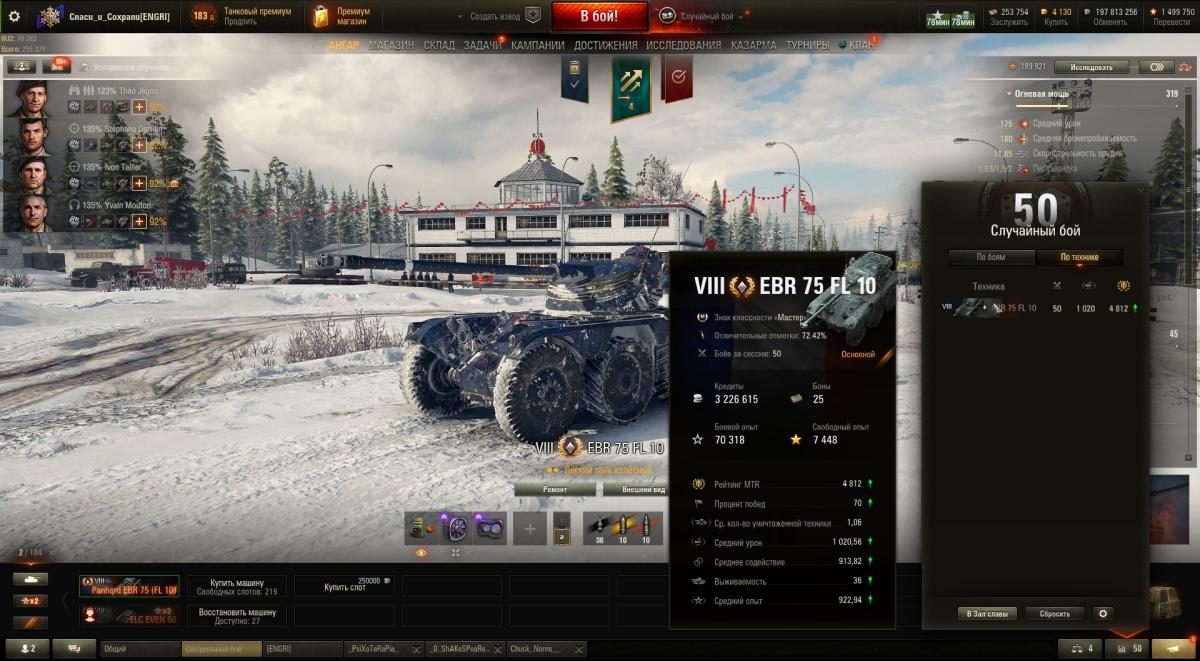Viewport: 1200px width, 661px height.
Task: Select the ELC EVEN 90 tank in carousel
Action: [129, 615]
